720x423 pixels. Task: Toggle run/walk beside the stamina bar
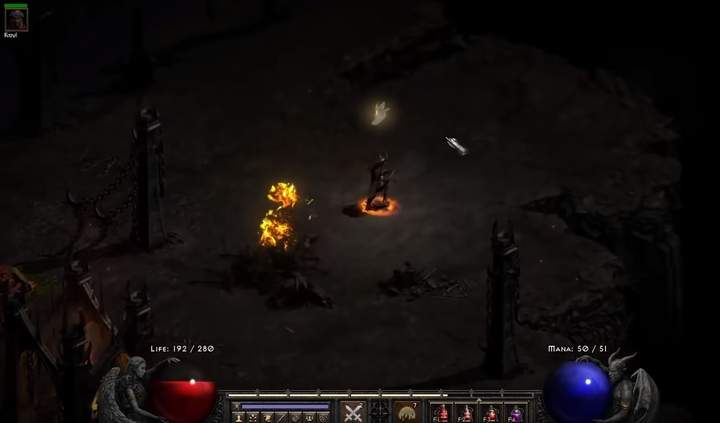237,406
